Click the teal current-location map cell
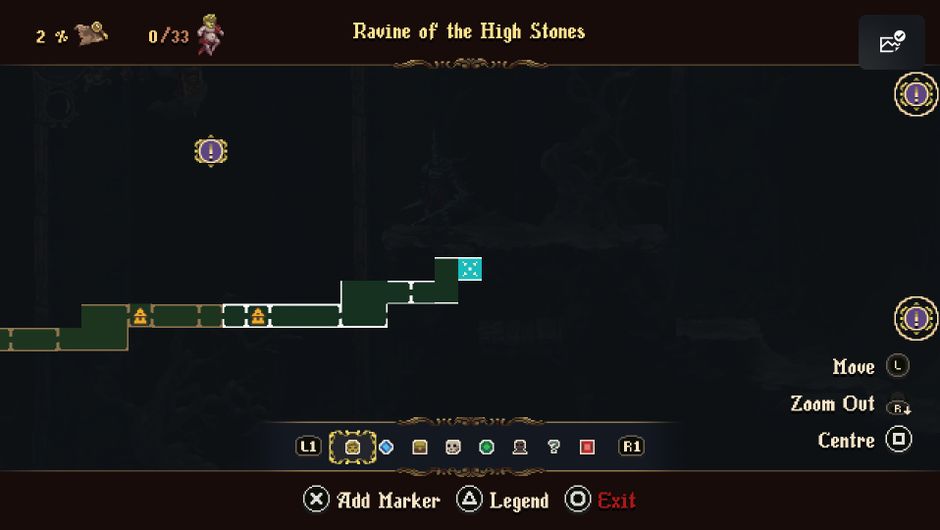The height and width of the screenshot is (530, 940). [470, 269]
